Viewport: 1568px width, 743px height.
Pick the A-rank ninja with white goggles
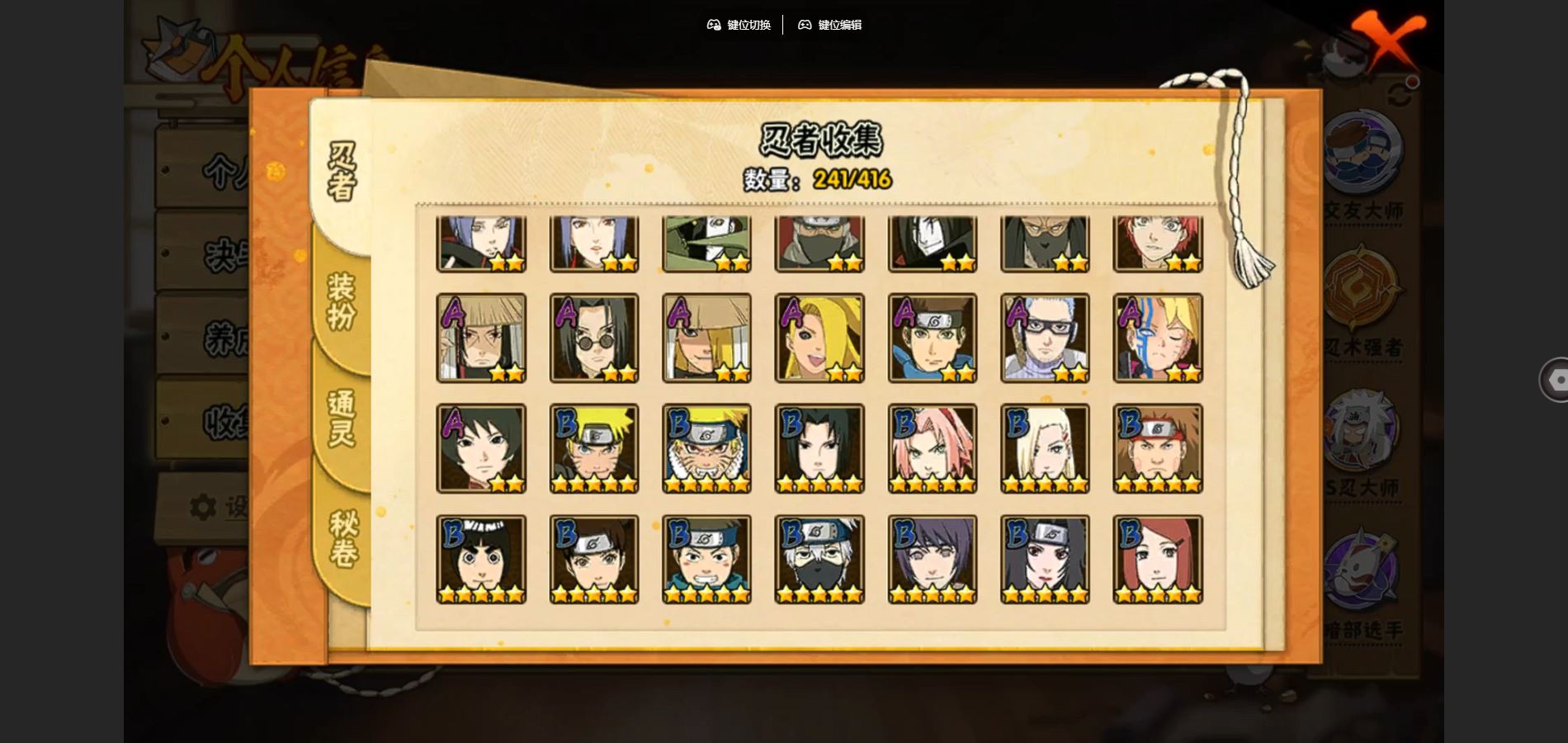tap(1045, 338)
